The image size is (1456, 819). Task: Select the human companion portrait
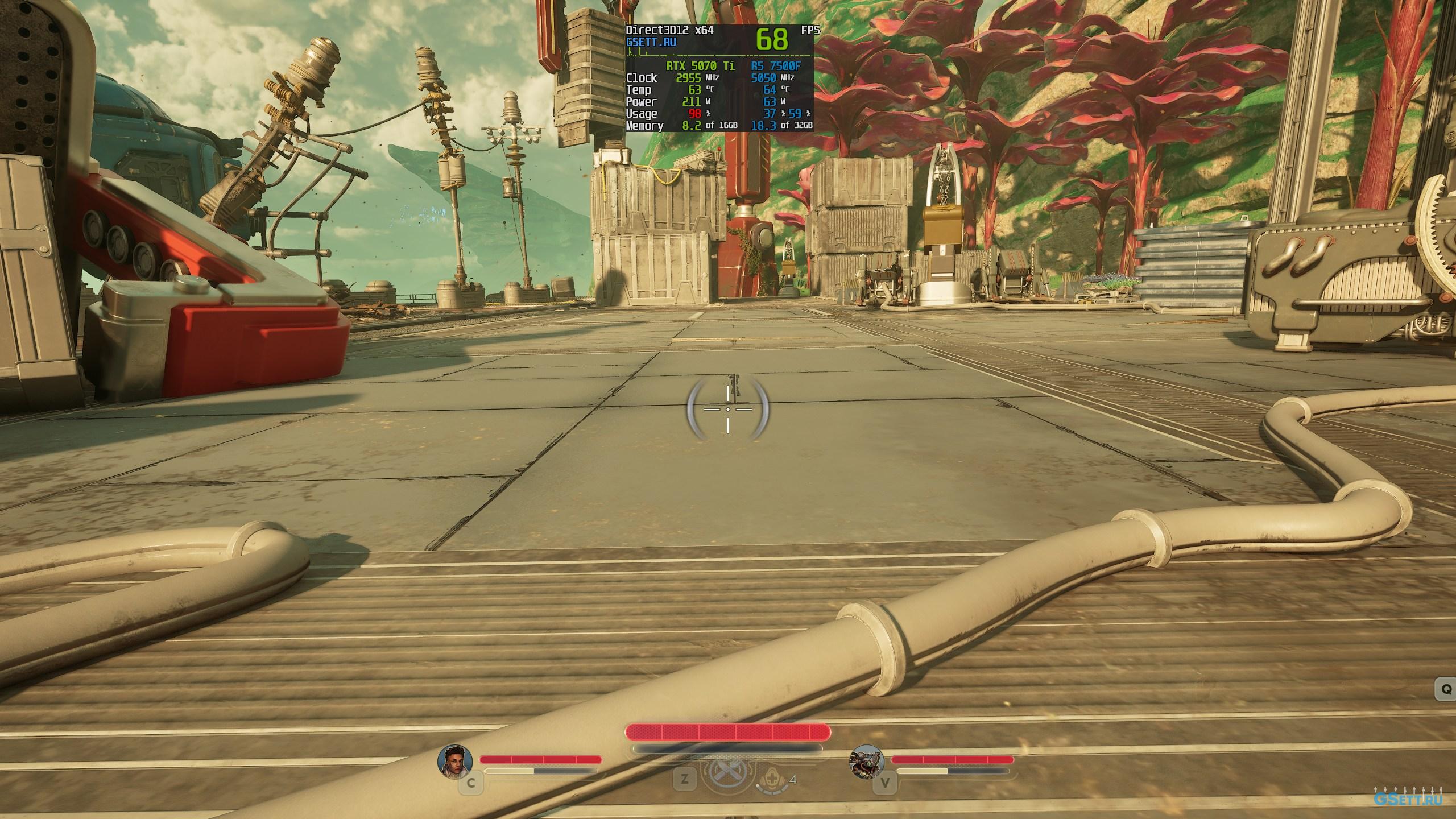pyautogui.click(x=455, y=760)
